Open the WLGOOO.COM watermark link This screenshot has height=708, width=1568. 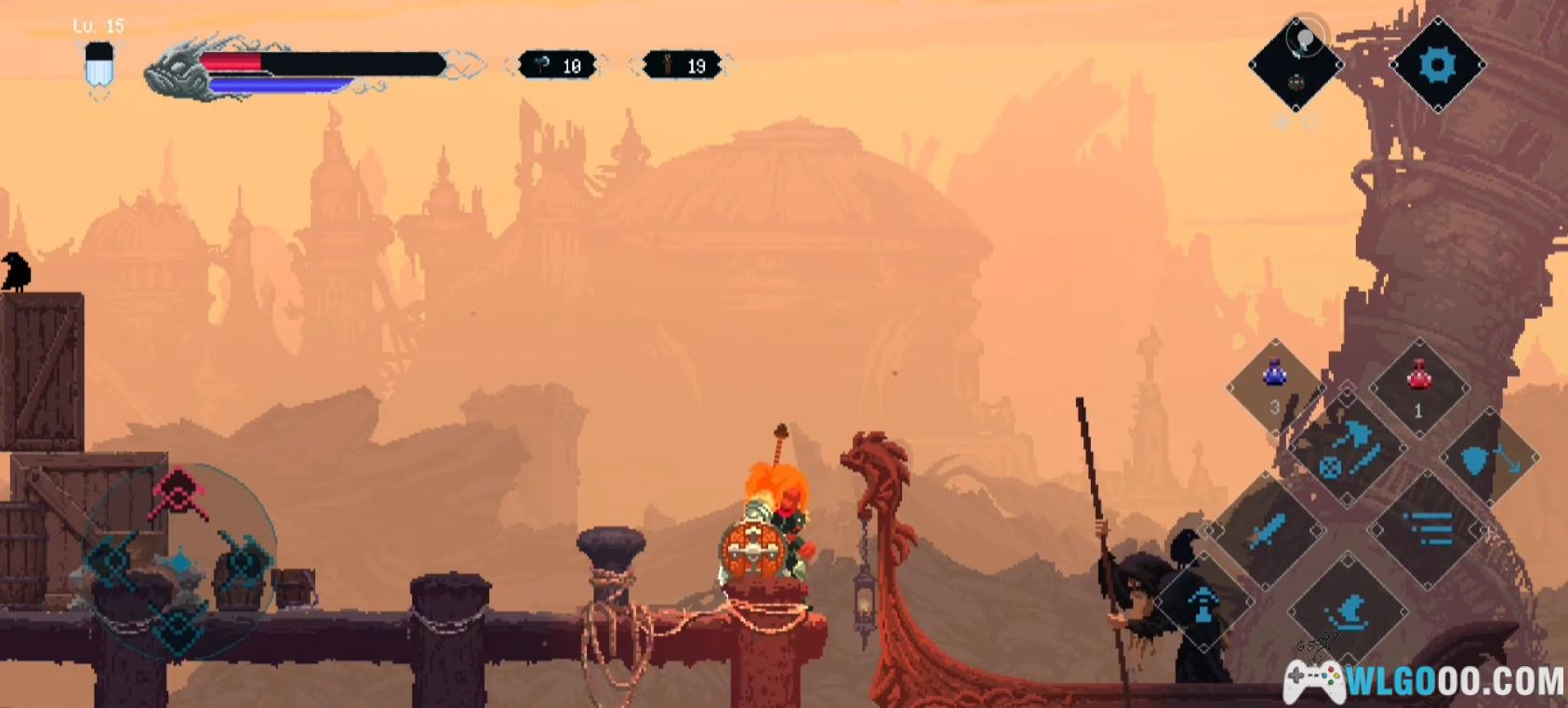[x=1425, y=682]
